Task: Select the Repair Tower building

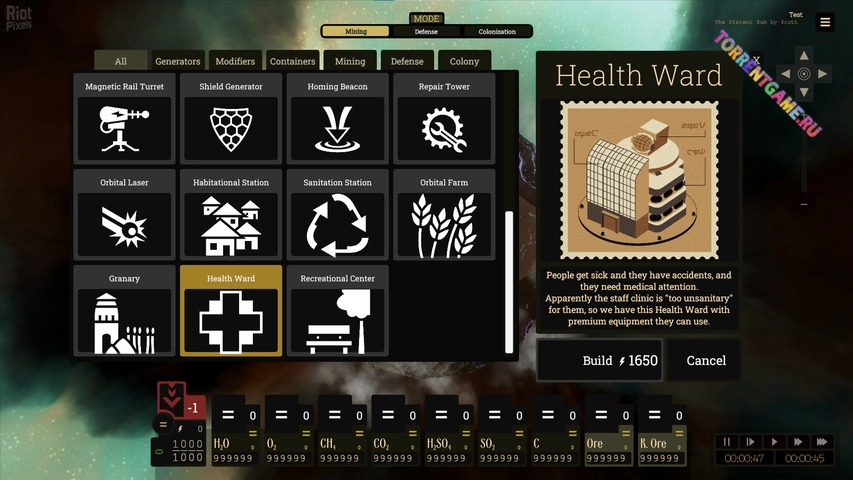Action: pos(444,118)
